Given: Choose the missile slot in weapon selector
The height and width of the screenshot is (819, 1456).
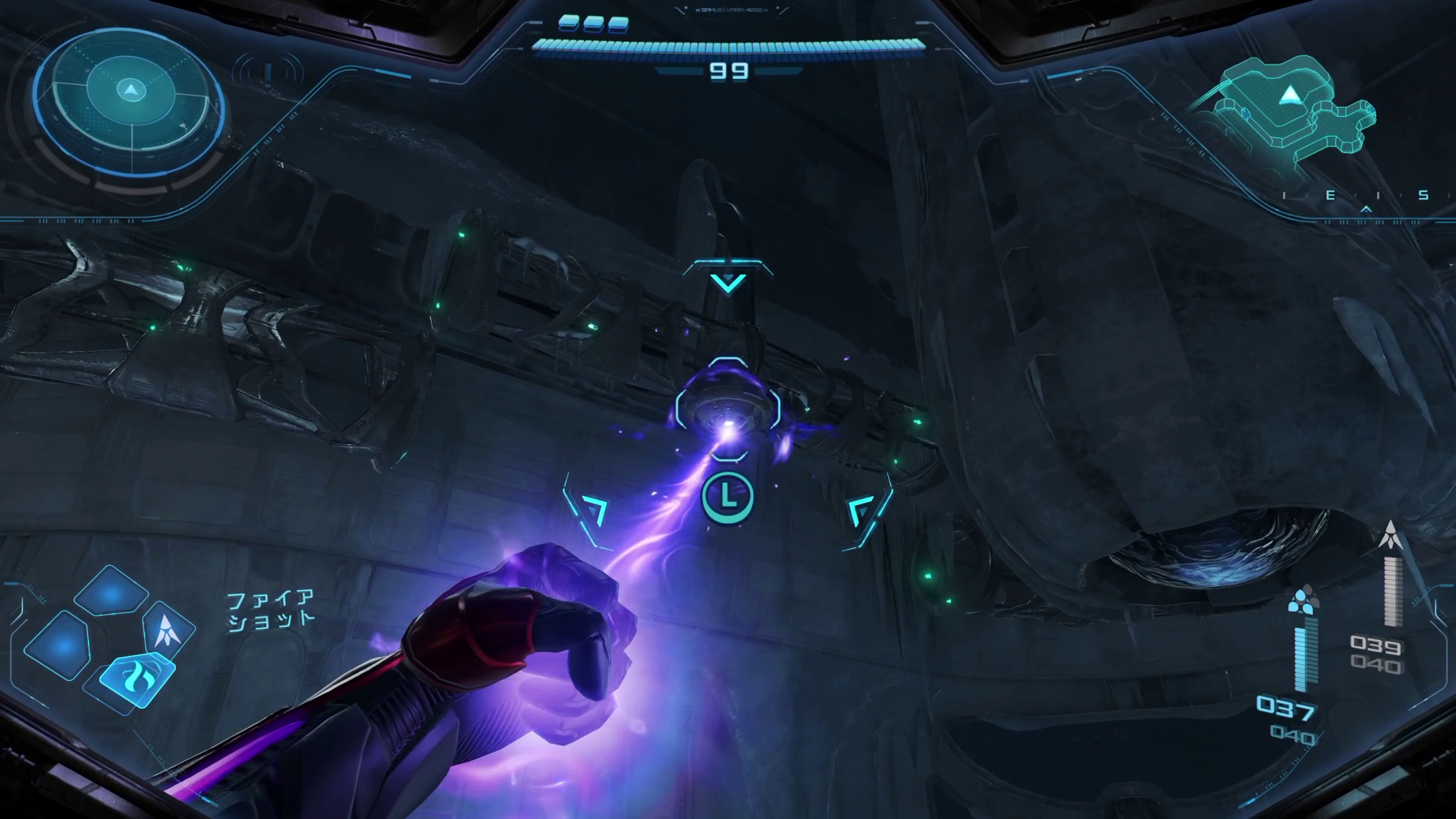Looking at the screenshot, I should click(x=168, y=628).
